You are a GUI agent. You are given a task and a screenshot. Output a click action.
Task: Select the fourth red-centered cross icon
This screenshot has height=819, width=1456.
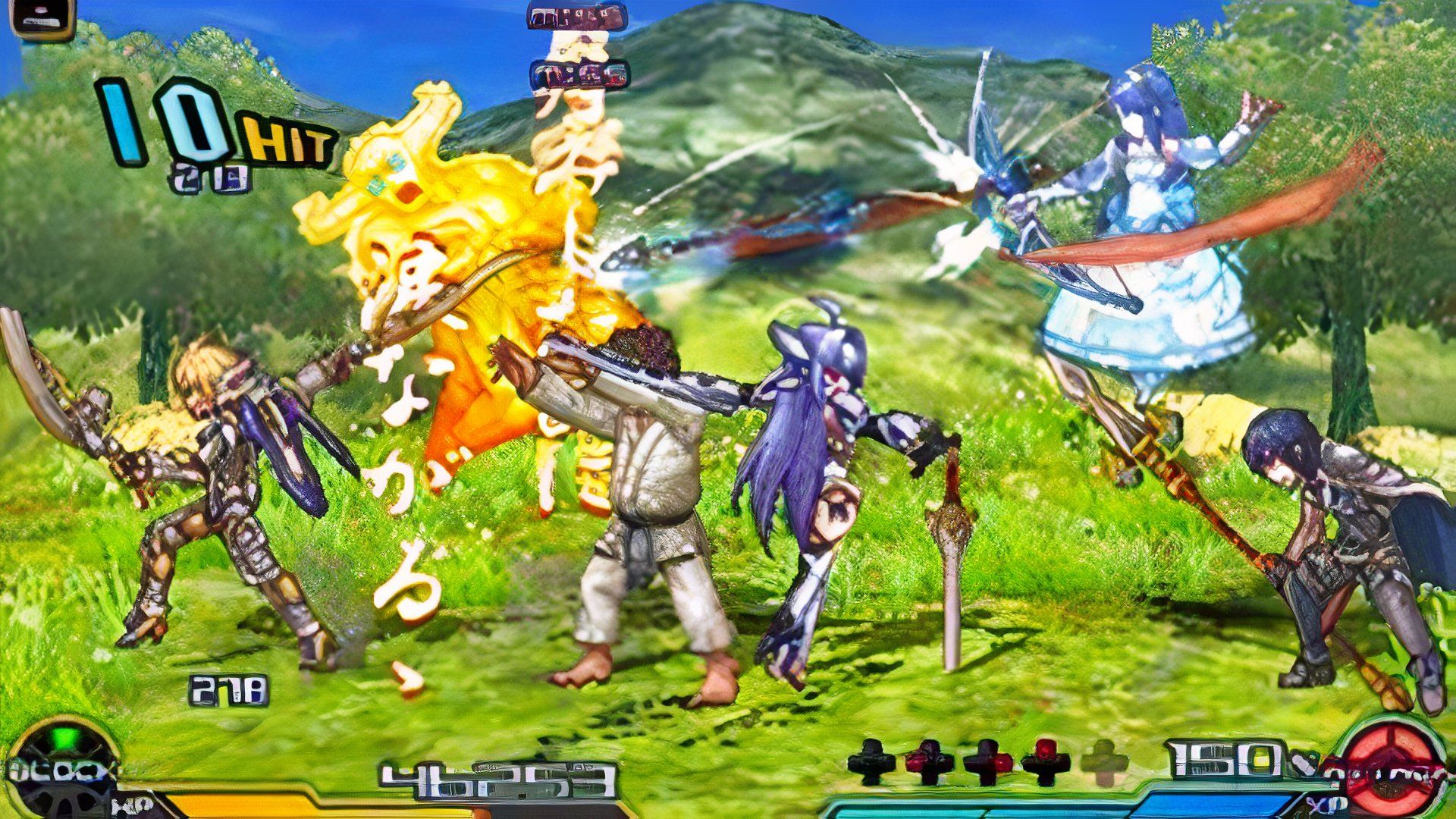point(1044,760)
